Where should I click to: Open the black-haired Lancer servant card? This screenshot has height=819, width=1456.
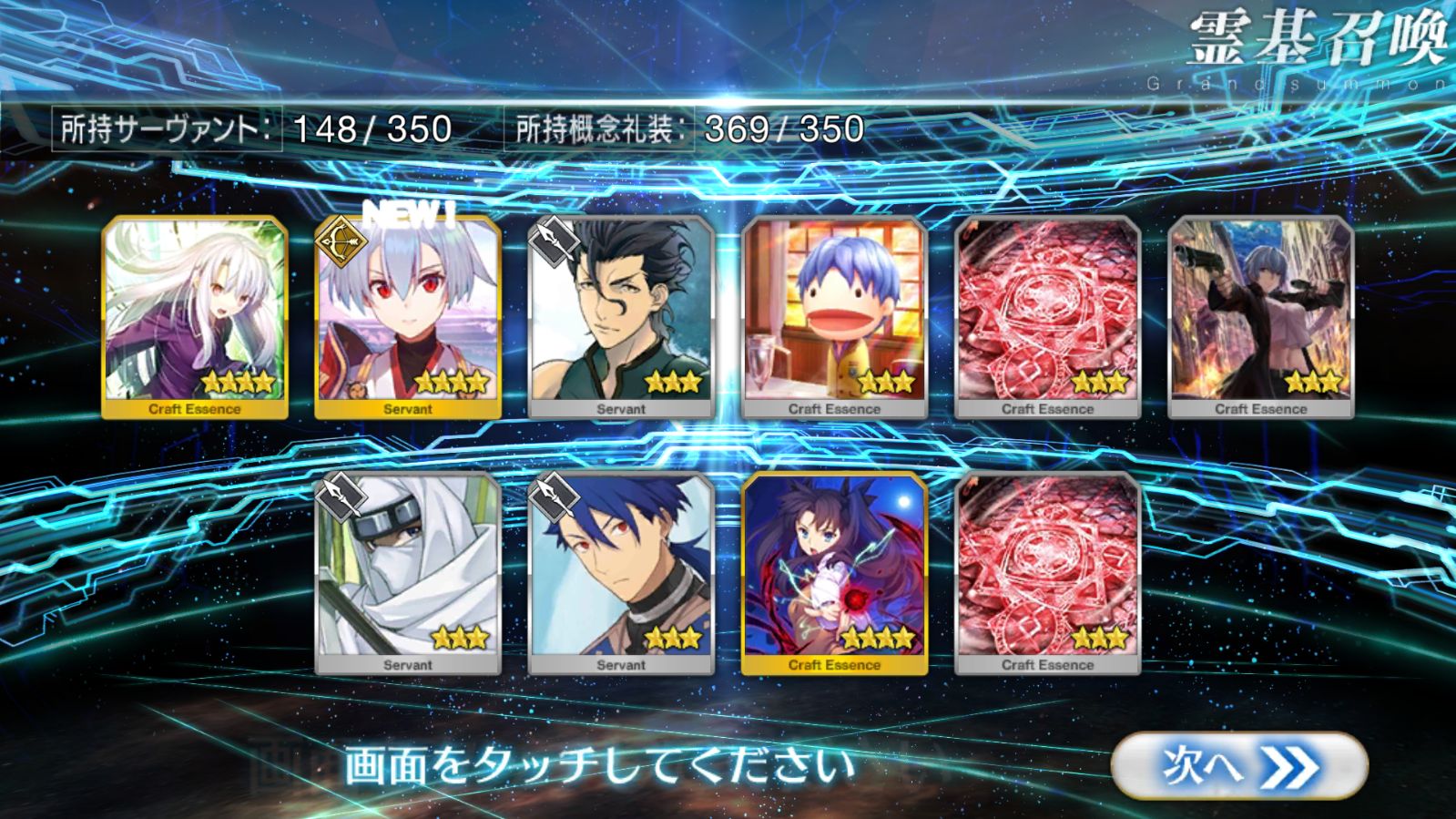tap(621, 317)
